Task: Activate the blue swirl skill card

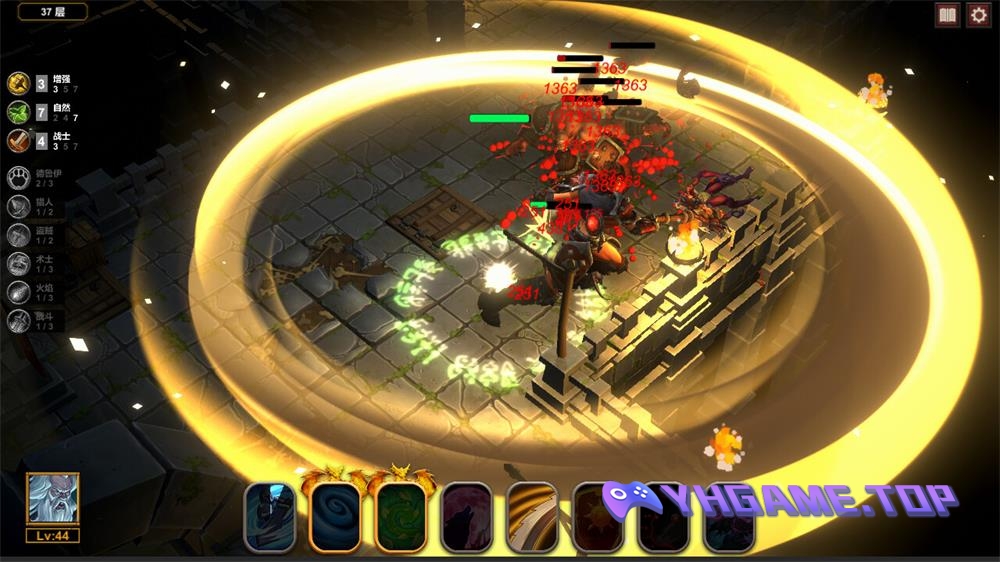Action: point(335,516)
